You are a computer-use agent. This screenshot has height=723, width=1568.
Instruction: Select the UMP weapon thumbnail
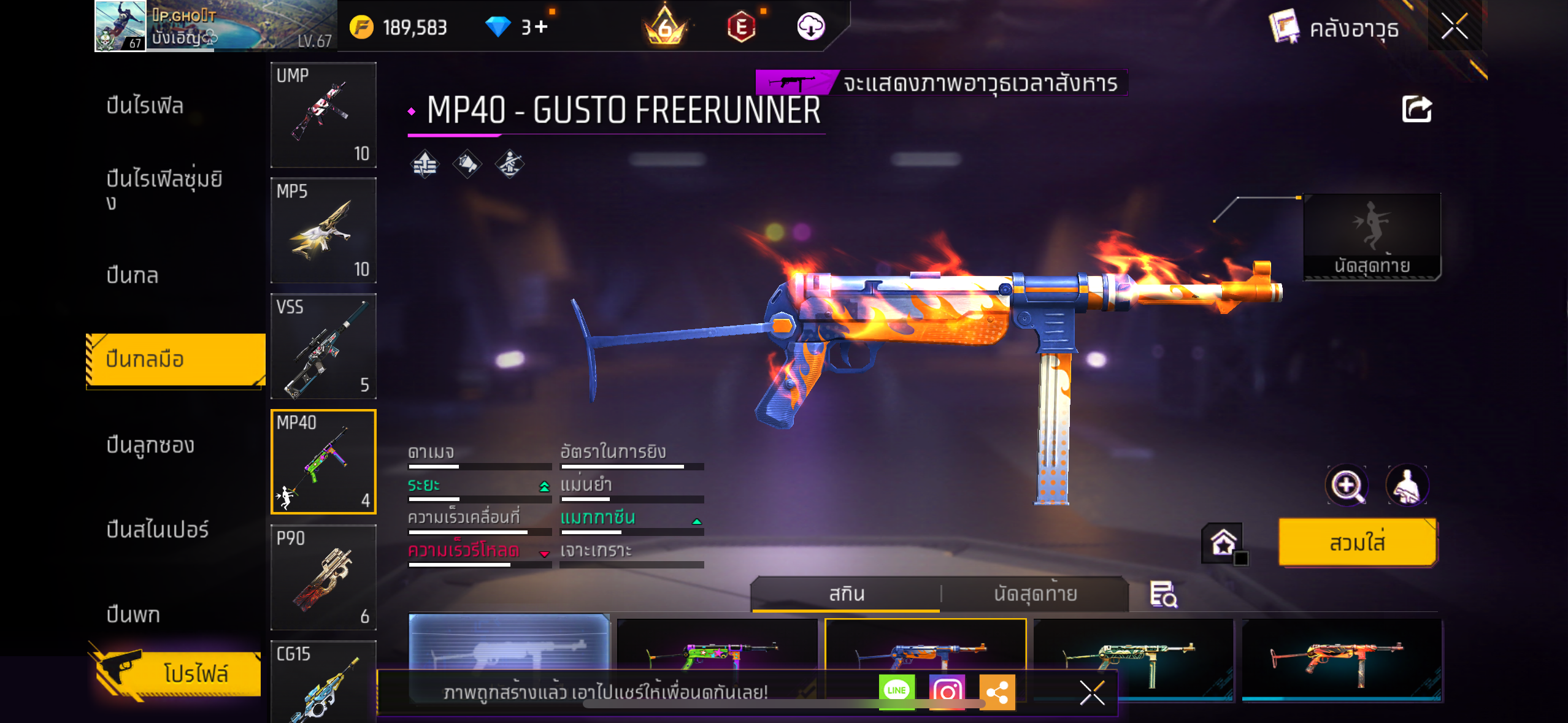click(323, 115)
